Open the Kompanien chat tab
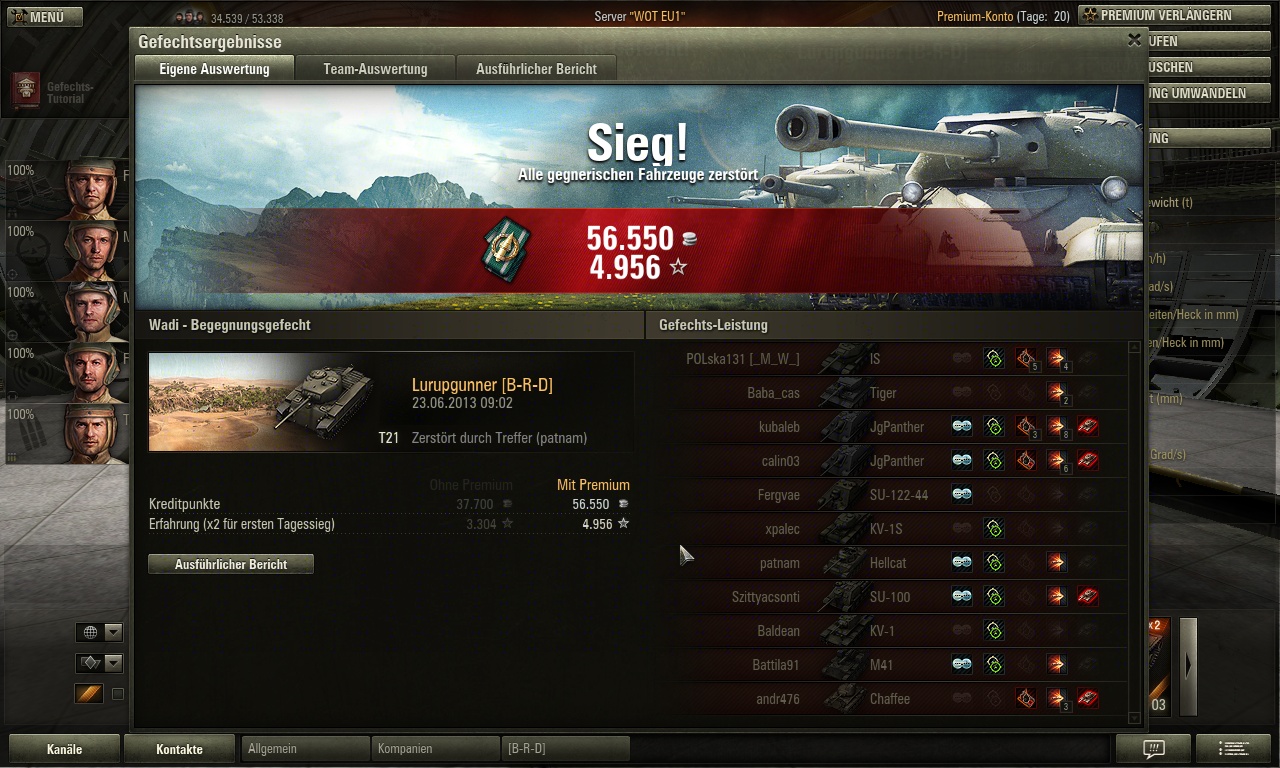The height and width of the screenshot is (768, 1280). coord(435,749)
